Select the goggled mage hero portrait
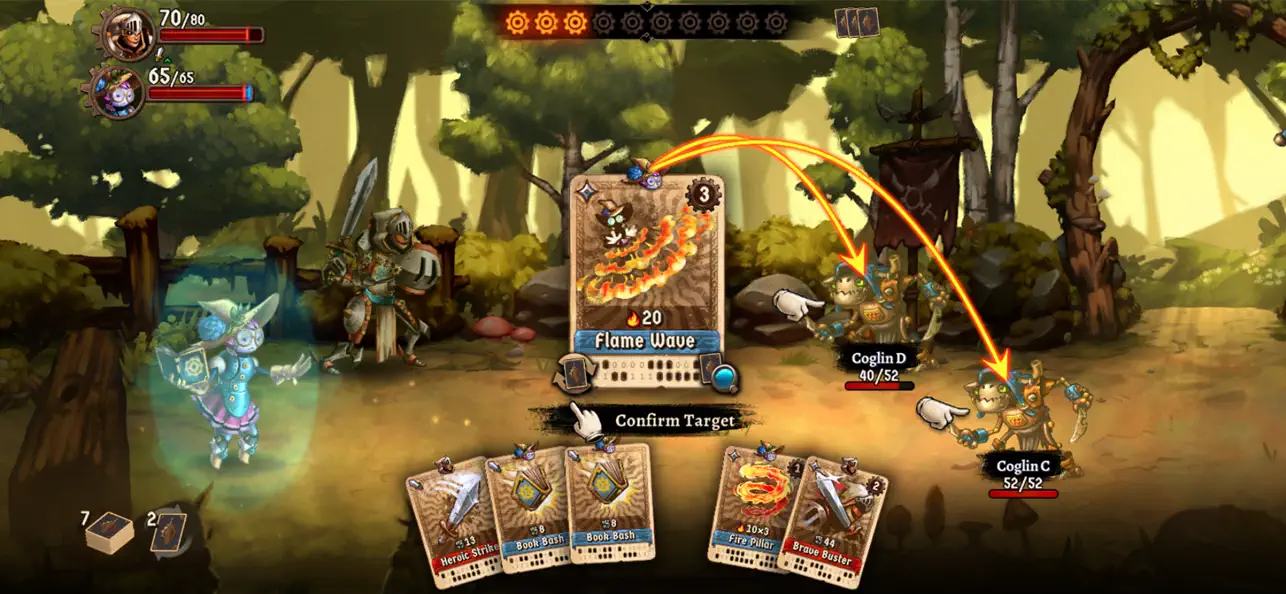This screenshot has width=1286, height=594. [x=119, y=93]
